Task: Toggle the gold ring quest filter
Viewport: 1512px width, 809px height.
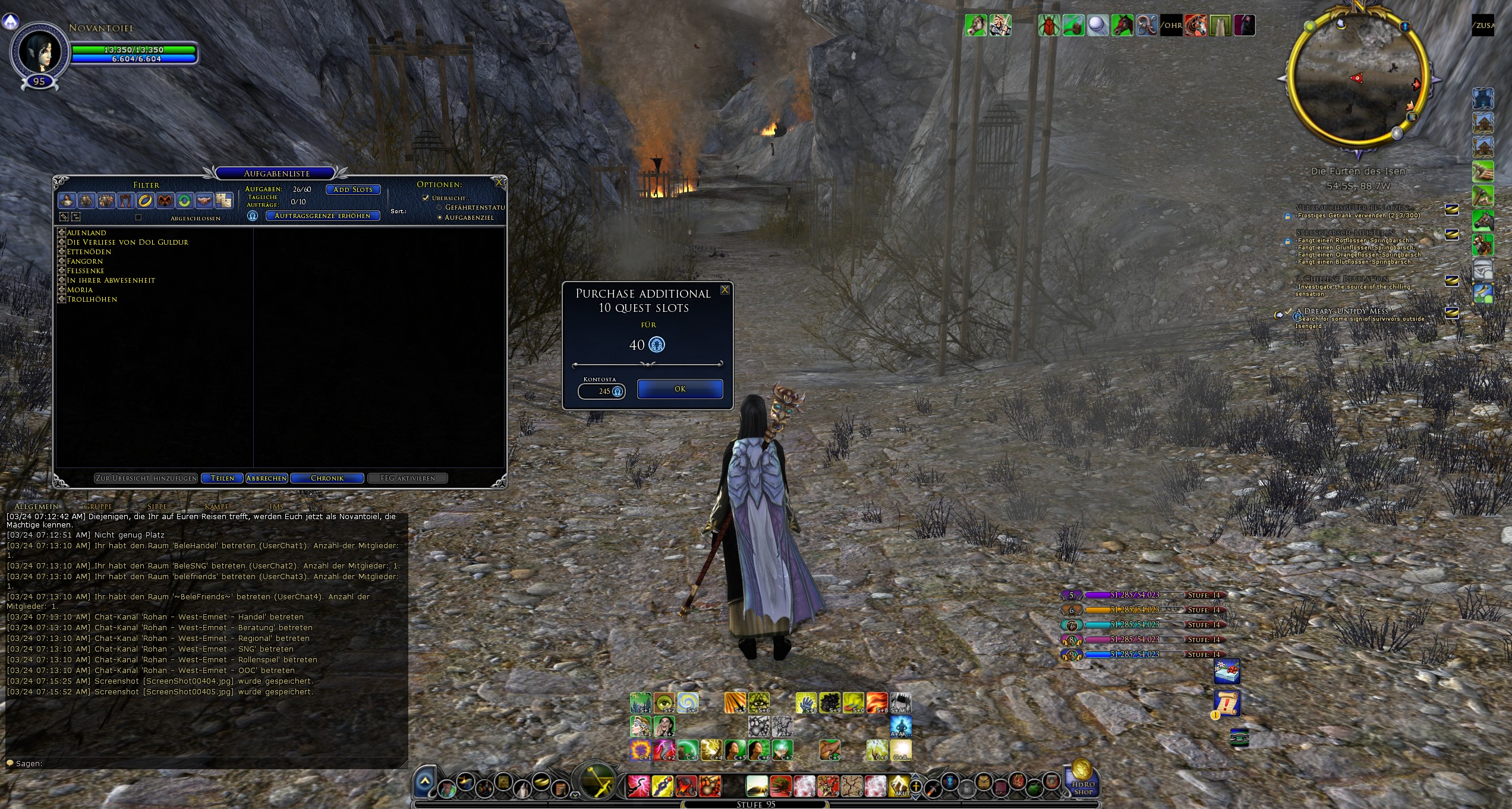Action: pyautogui.click(x=145, y=201)
